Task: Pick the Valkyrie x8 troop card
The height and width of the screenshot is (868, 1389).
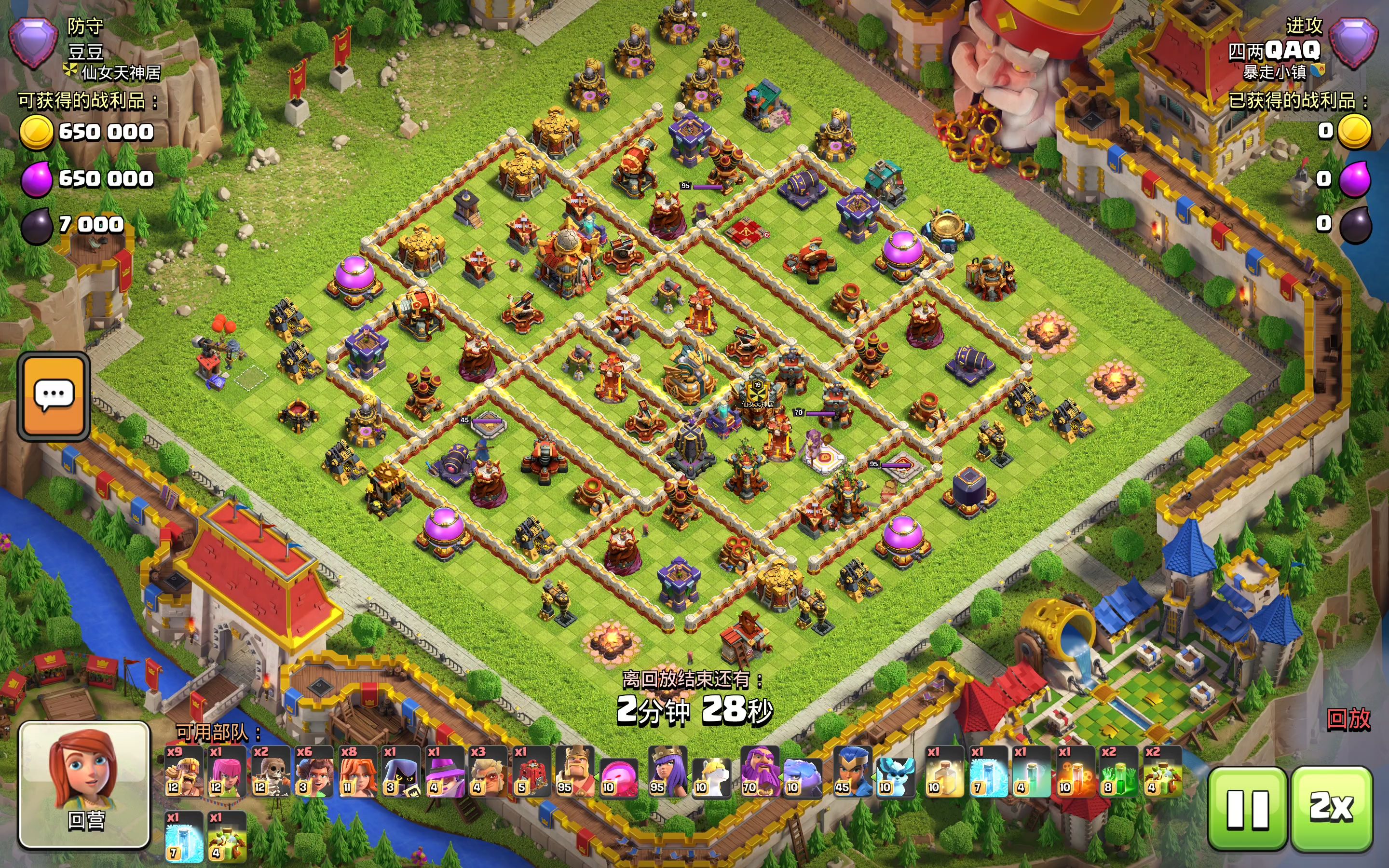Action: 357,772
